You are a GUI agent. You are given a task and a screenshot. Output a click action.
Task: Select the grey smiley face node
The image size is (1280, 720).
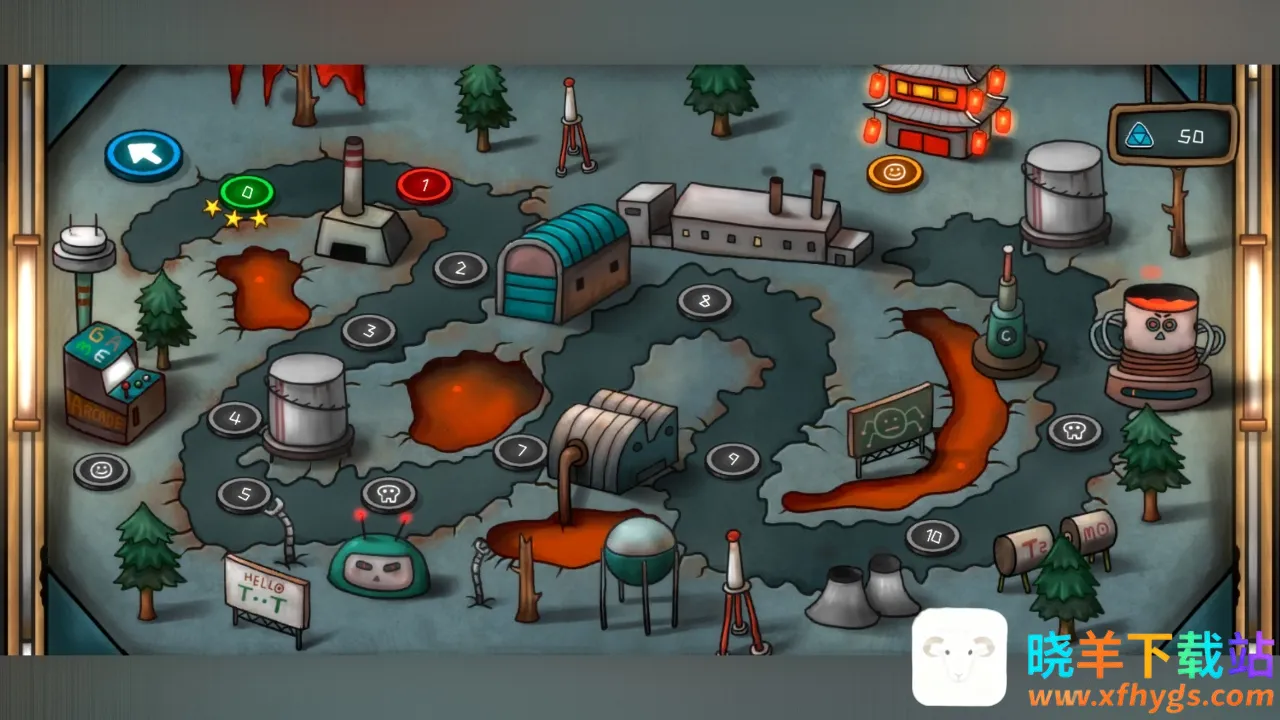click(101, 469)
